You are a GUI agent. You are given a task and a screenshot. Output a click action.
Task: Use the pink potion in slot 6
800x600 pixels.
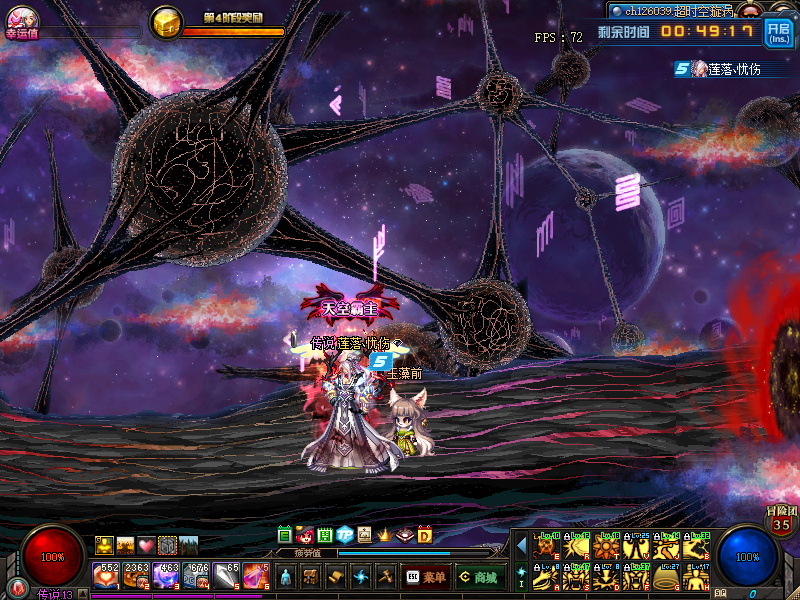[x=256, y=576]
